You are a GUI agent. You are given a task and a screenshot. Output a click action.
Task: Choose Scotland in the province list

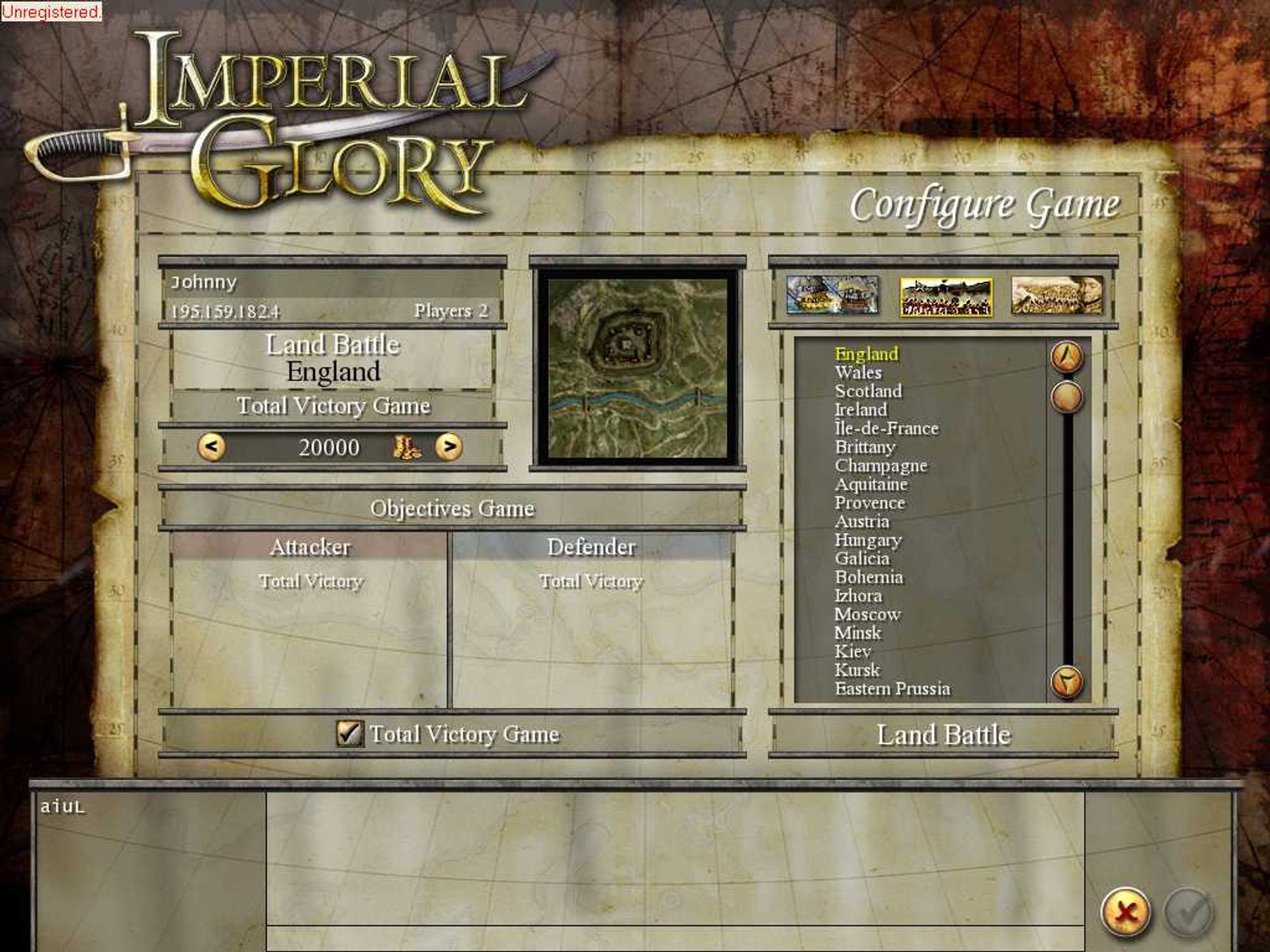click(x=868, y=391)
